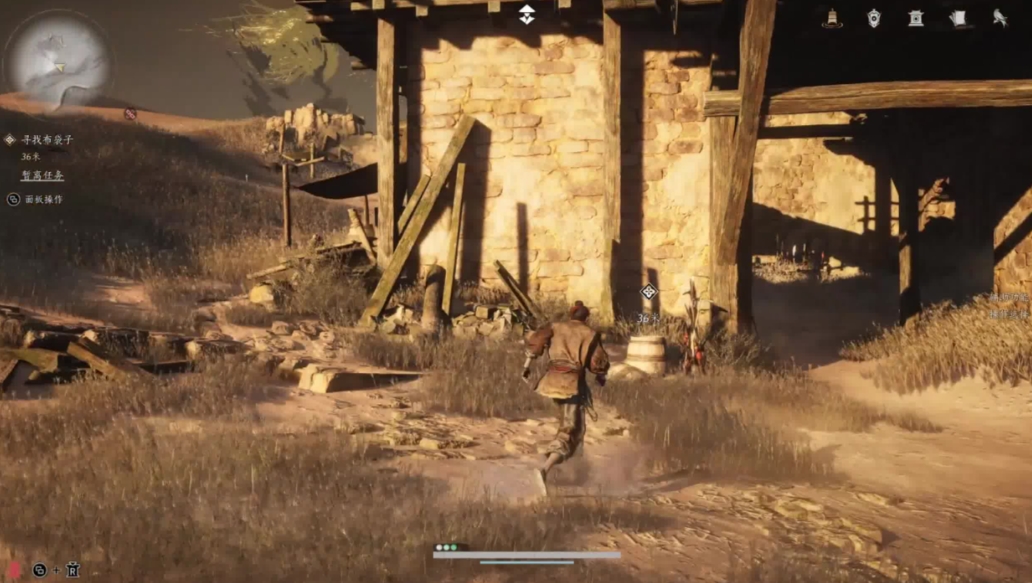The height and width of the screenshot is (583, 1032).
Task: Open the circular minimap
Action: 58,58
